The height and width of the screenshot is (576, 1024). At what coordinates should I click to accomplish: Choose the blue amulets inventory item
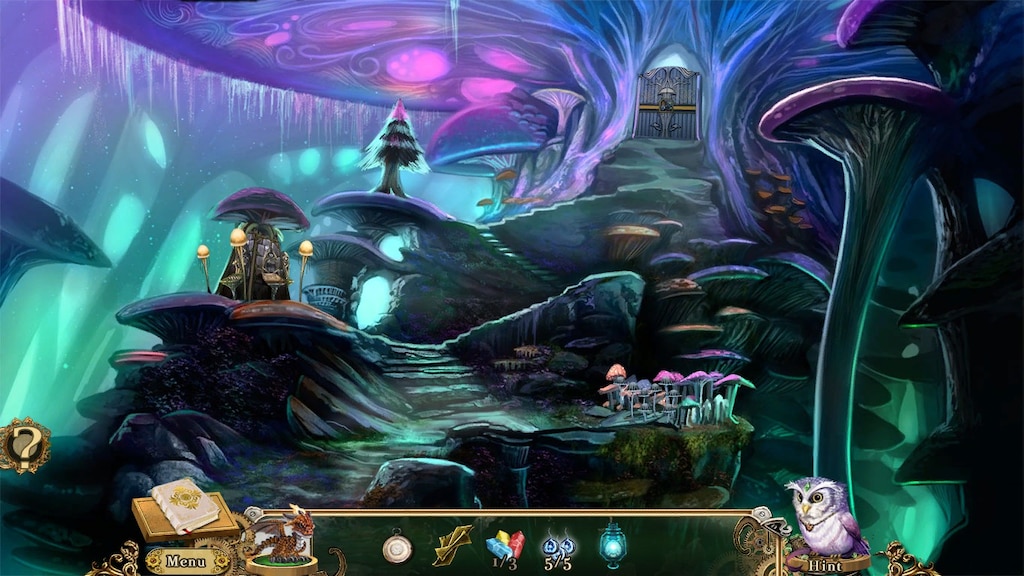pyautogui.click(x=557, y=546)
